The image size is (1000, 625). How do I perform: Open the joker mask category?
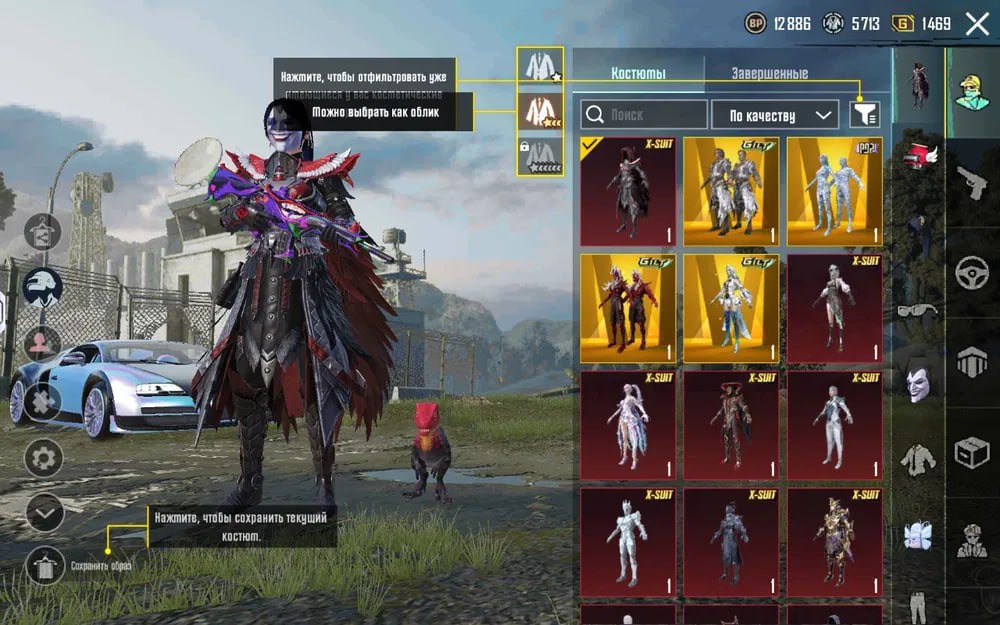tap(918, 382)
